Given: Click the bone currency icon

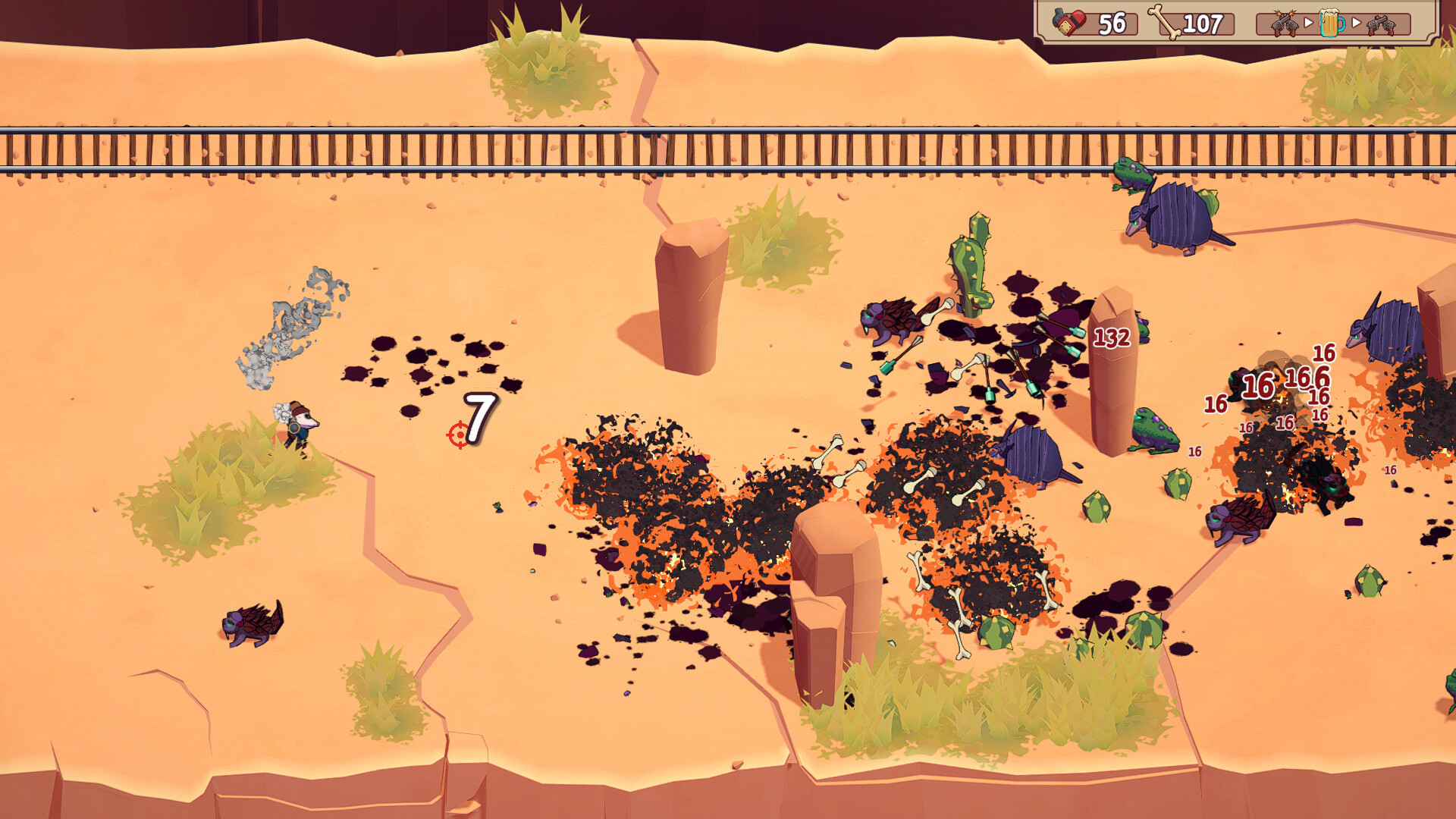Looking at the screenshot, I should point(1164,22).
